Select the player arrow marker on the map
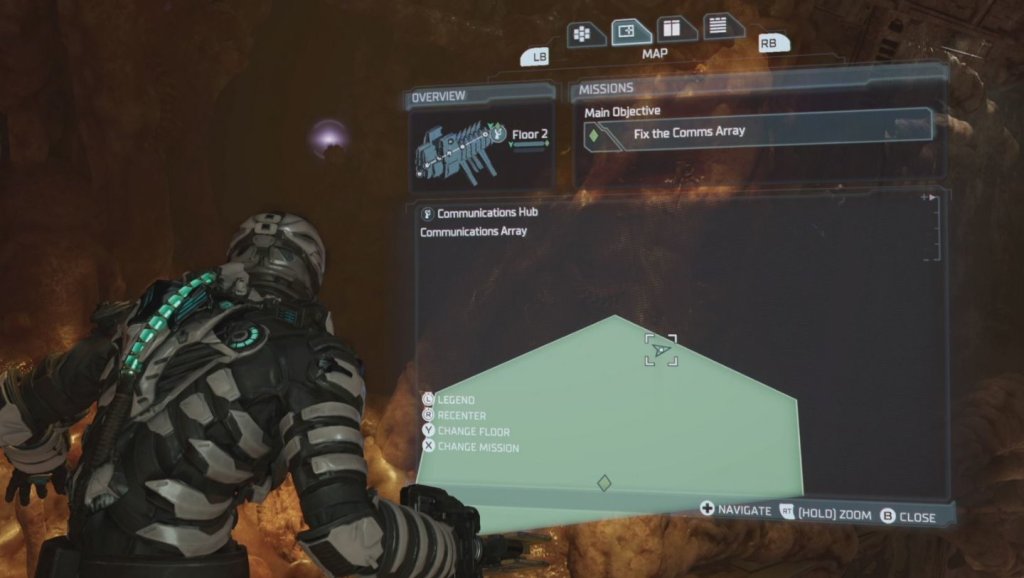Image resolution: width=1024 pixels, height=578 pixels. 661,351
